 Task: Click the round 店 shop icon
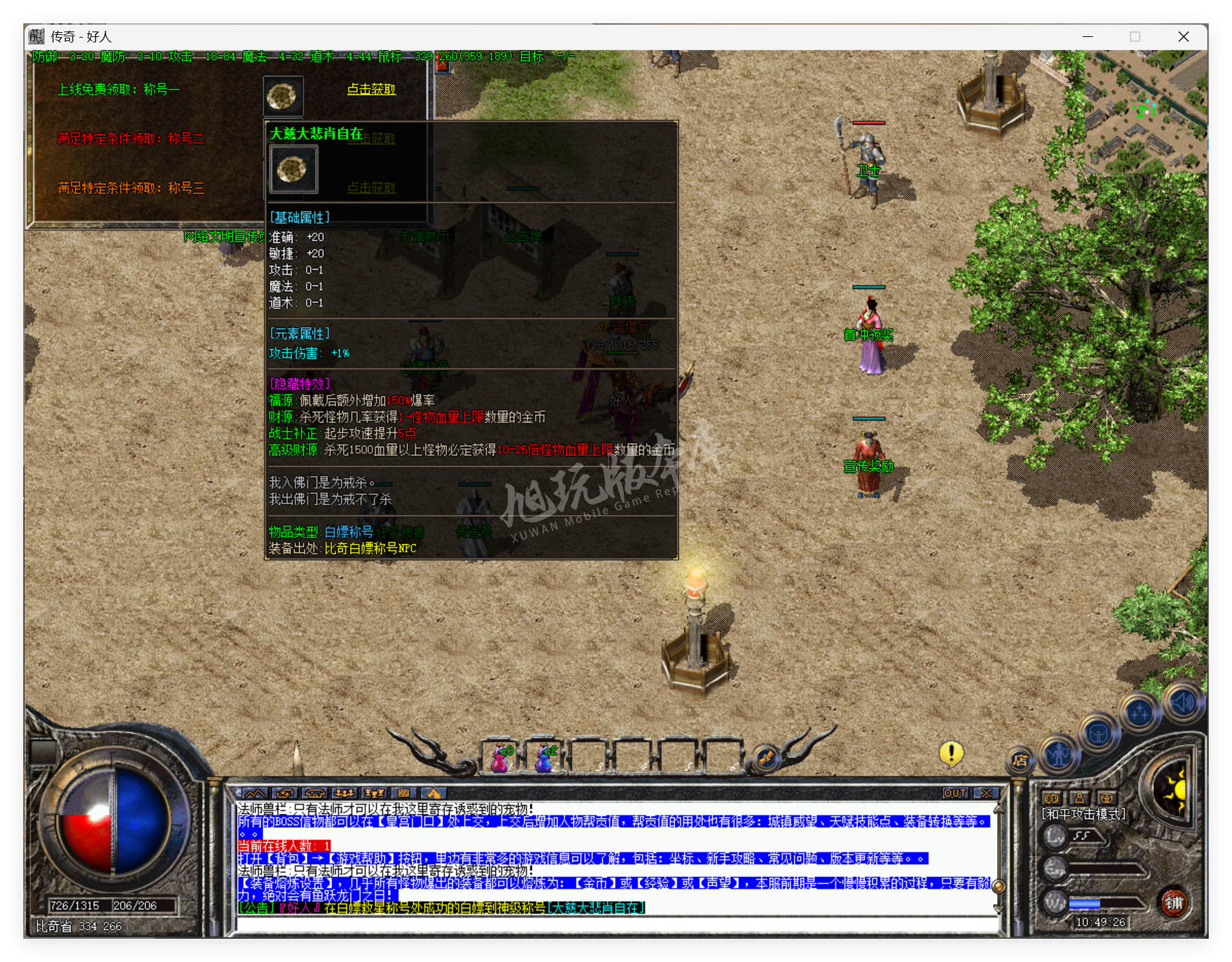click(1021, 760)
